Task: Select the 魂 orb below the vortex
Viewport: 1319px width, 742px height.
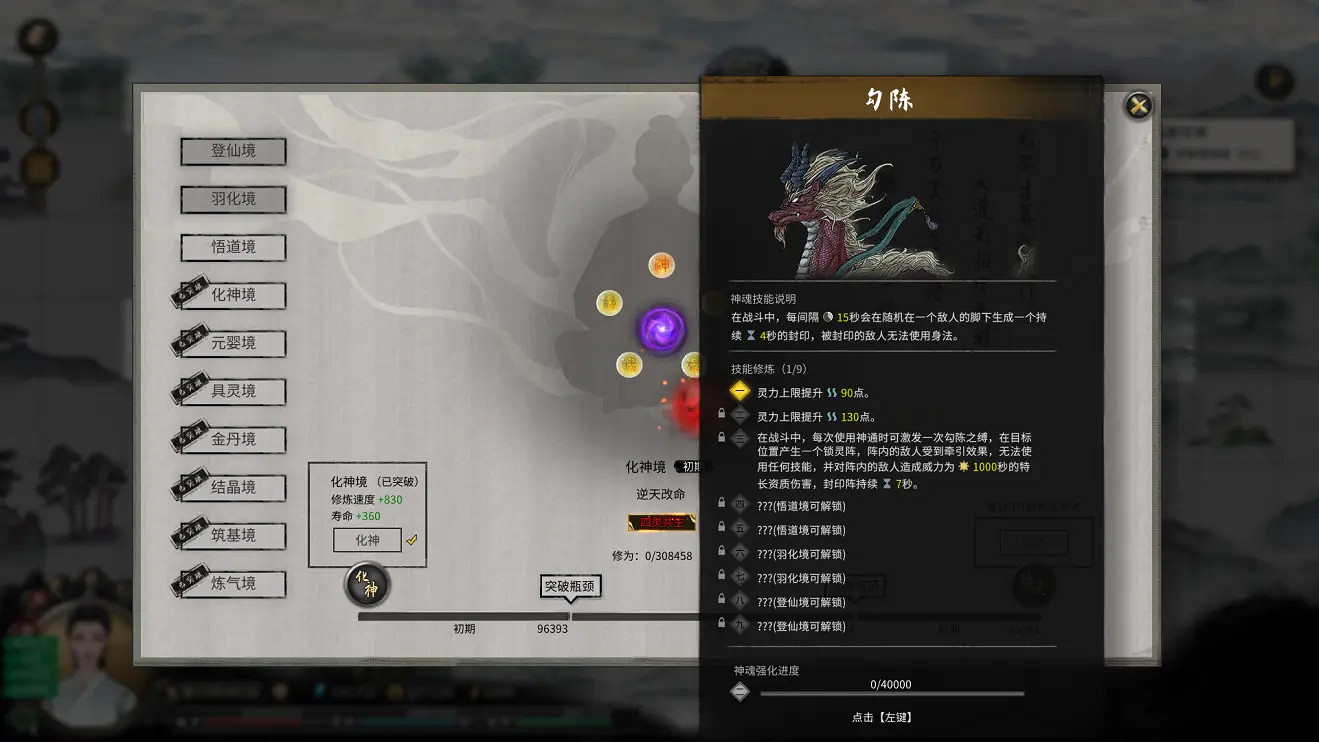Action: [627, 365]
